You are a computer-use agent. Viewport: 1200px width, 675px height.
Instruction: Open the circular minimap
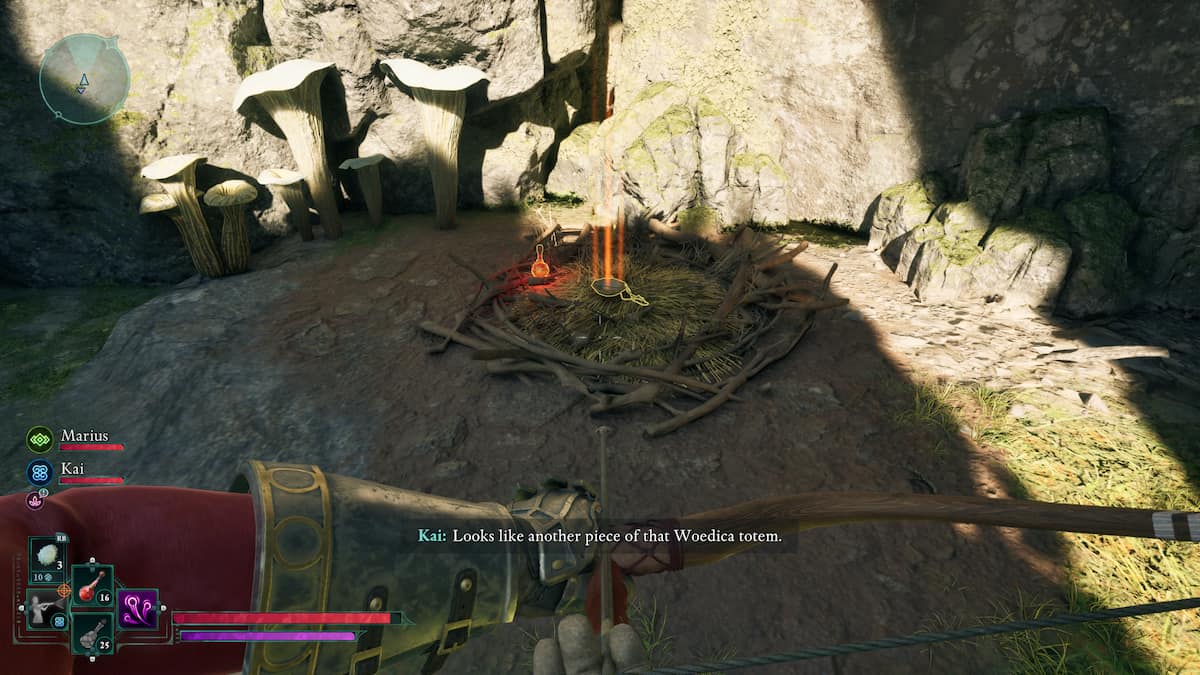[x=85, y=79]
